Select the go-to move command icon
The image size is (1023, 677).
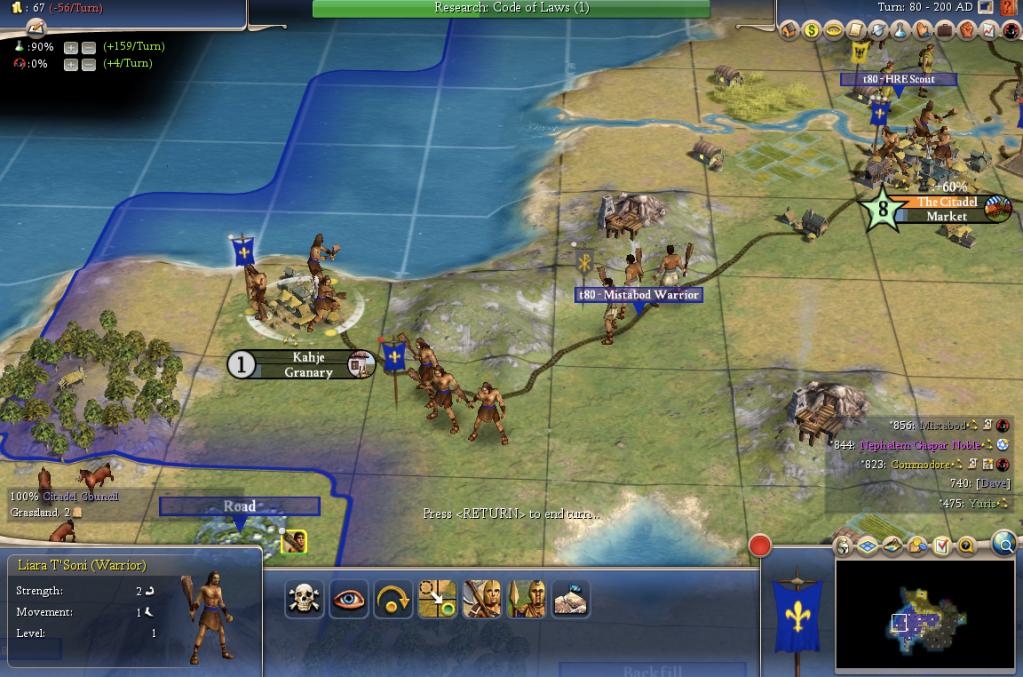[x=437, y=599]
